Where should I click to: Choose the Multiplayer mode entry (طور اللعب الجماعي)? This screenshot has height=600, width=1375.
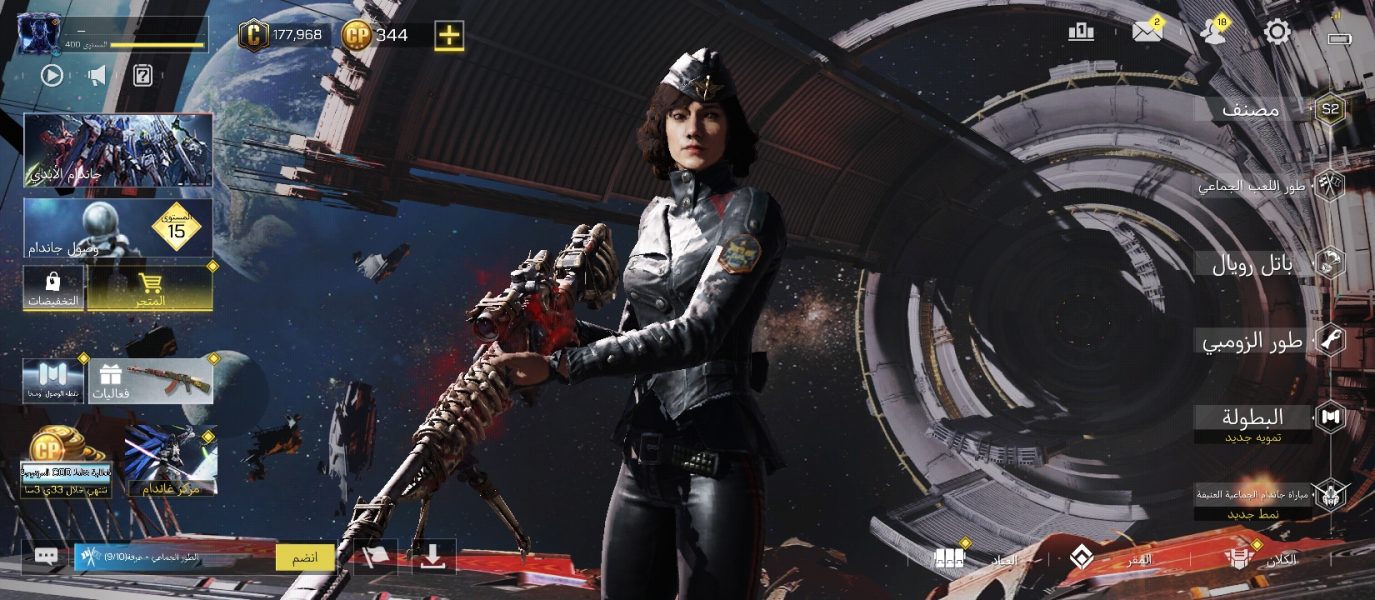(1255, 185)
